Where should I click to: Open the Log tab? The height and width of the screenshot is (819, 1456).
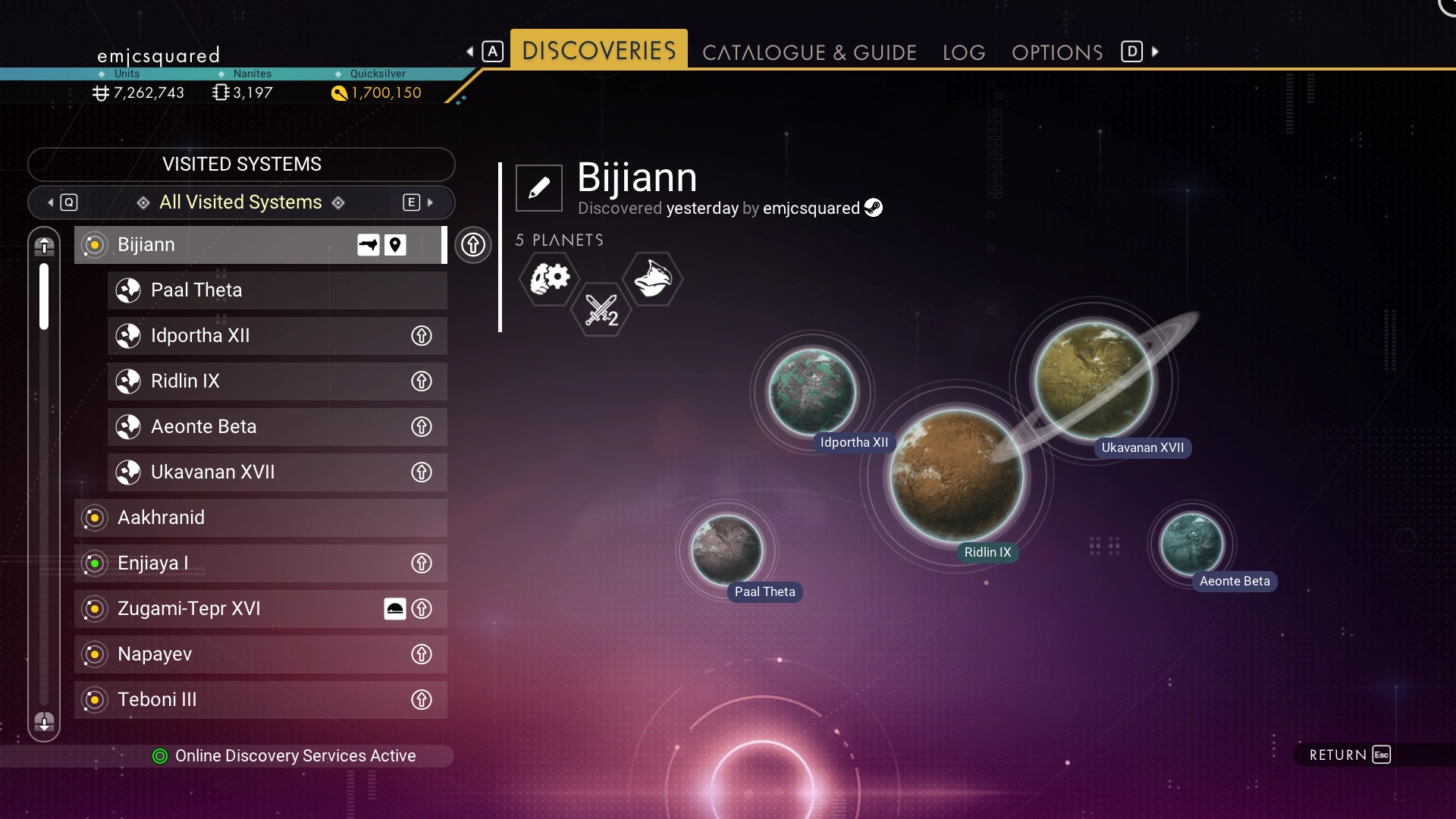964,52
